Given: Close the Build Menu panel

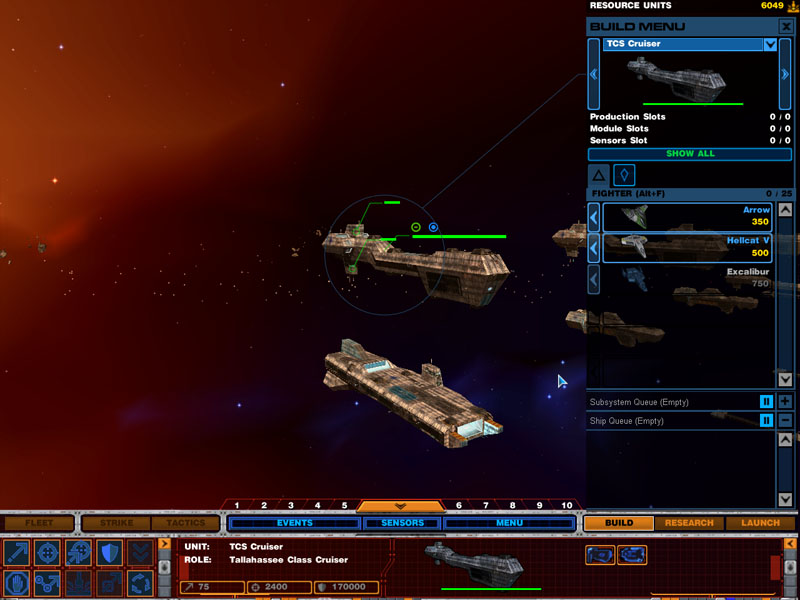Looking at the screenshot, I should 786,26.
